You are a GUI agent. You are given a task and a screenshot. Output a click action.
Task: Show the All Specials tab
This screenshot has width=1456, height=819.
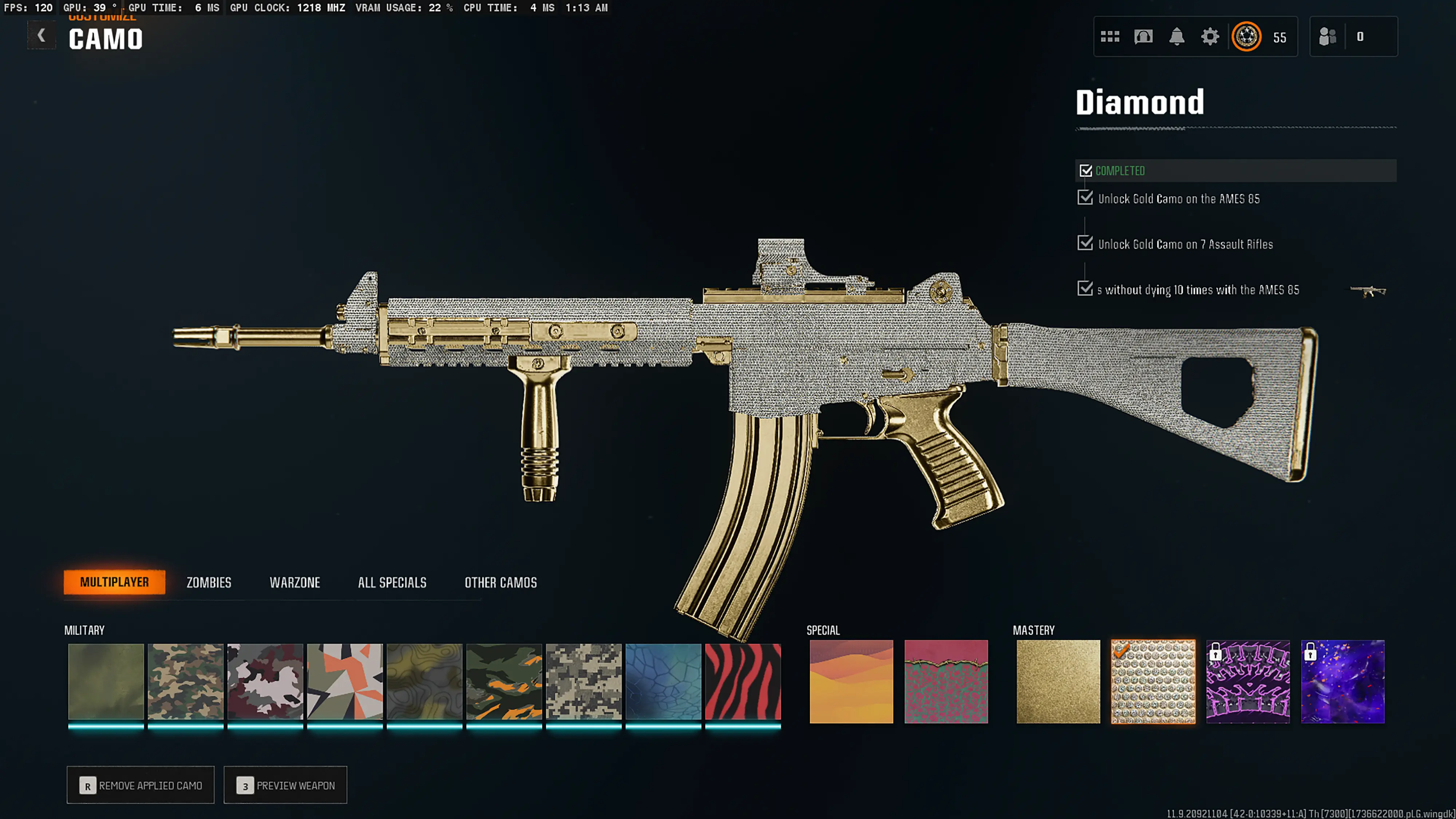[392, 582]
